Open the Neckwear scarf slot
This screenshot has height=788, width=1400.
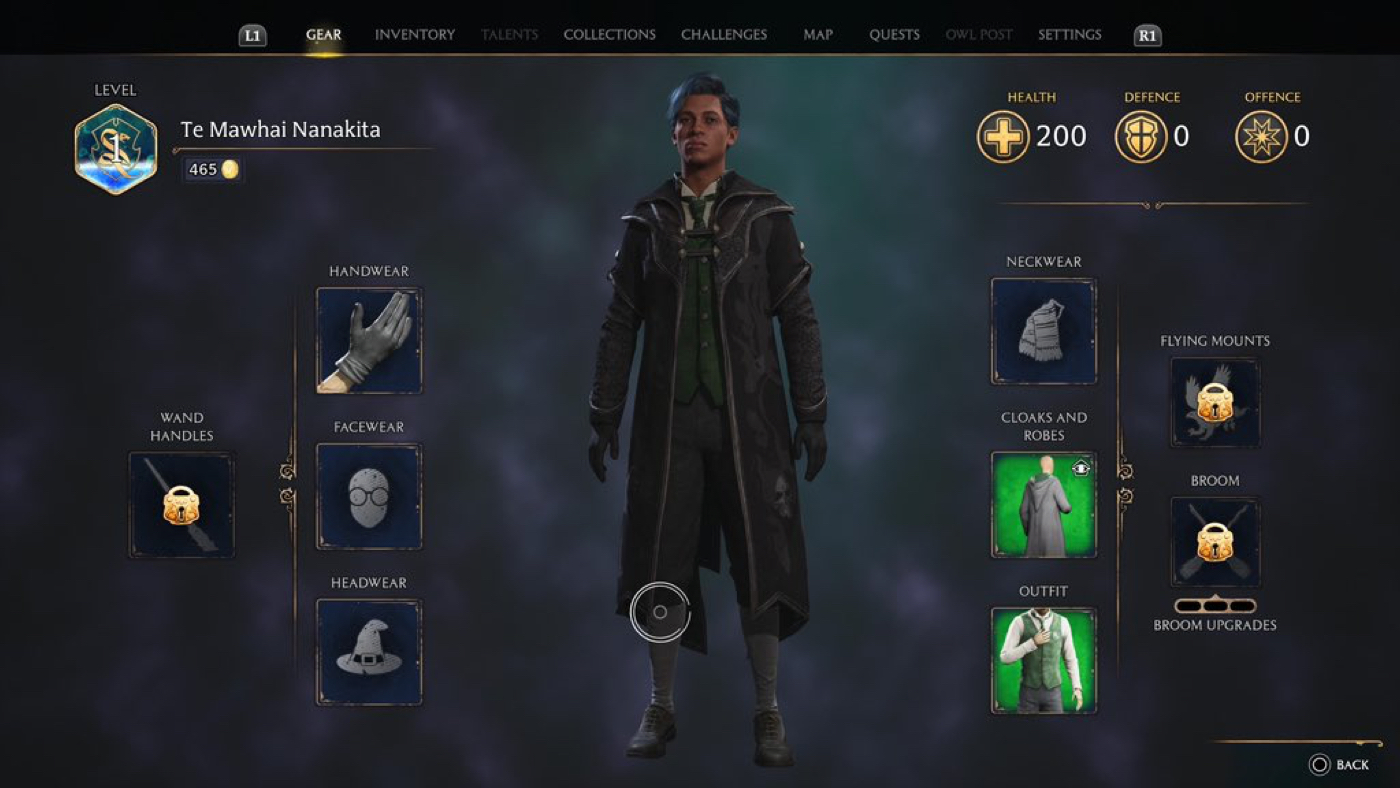pyautogui.click(x=1043, y=330)
